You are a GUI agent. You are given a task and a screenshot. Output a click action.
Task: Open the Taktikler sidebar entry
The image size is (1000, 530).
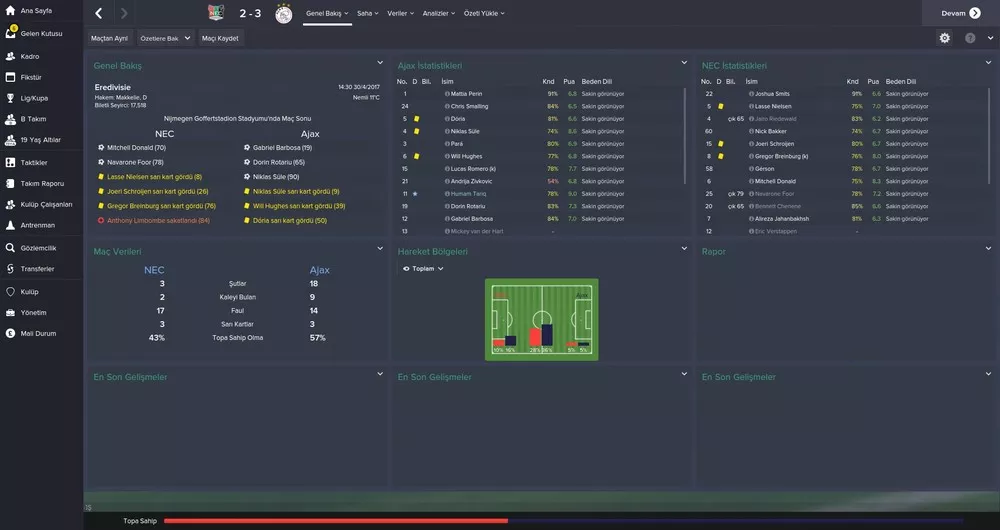[x=34, y=162]
